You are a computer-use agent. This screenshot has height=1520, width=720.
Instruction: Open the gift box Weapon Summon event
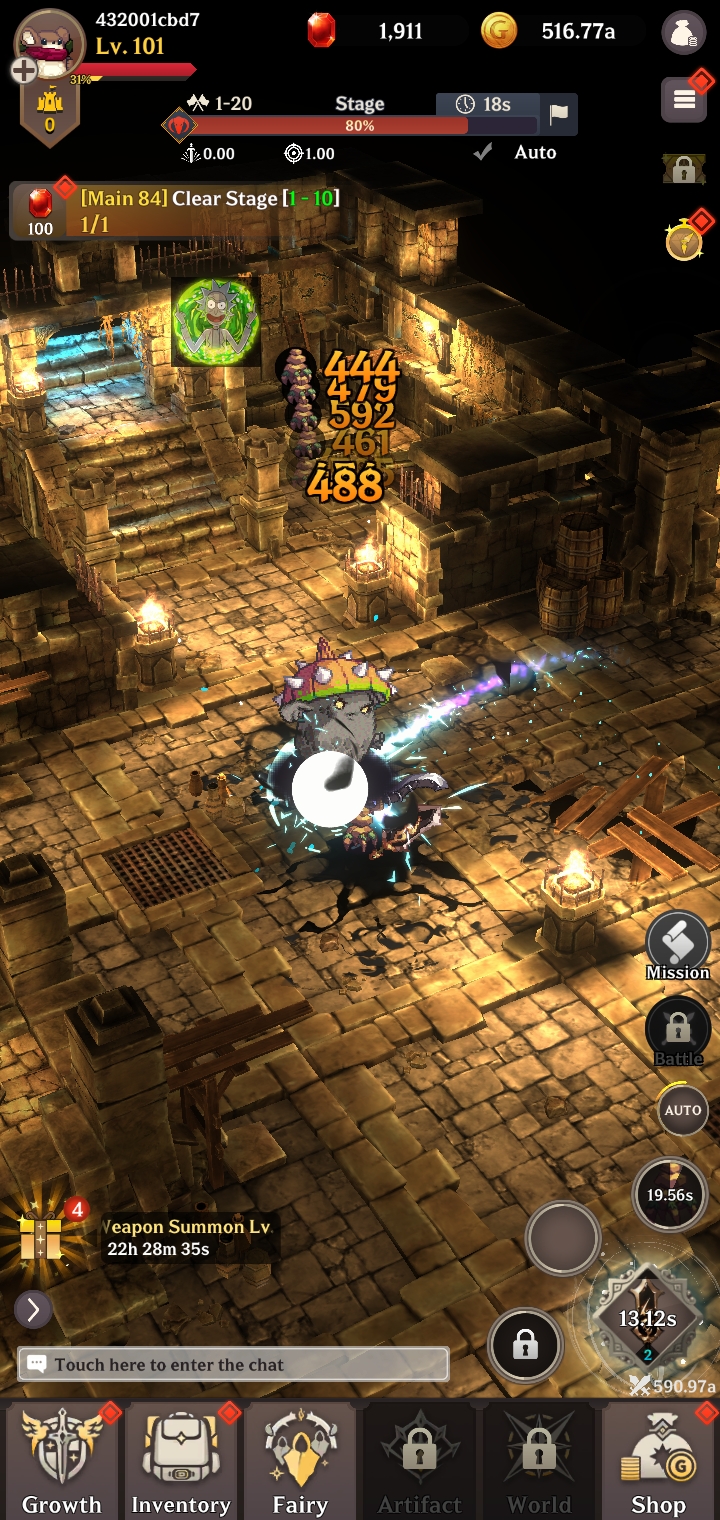(x=42, y=1237)
